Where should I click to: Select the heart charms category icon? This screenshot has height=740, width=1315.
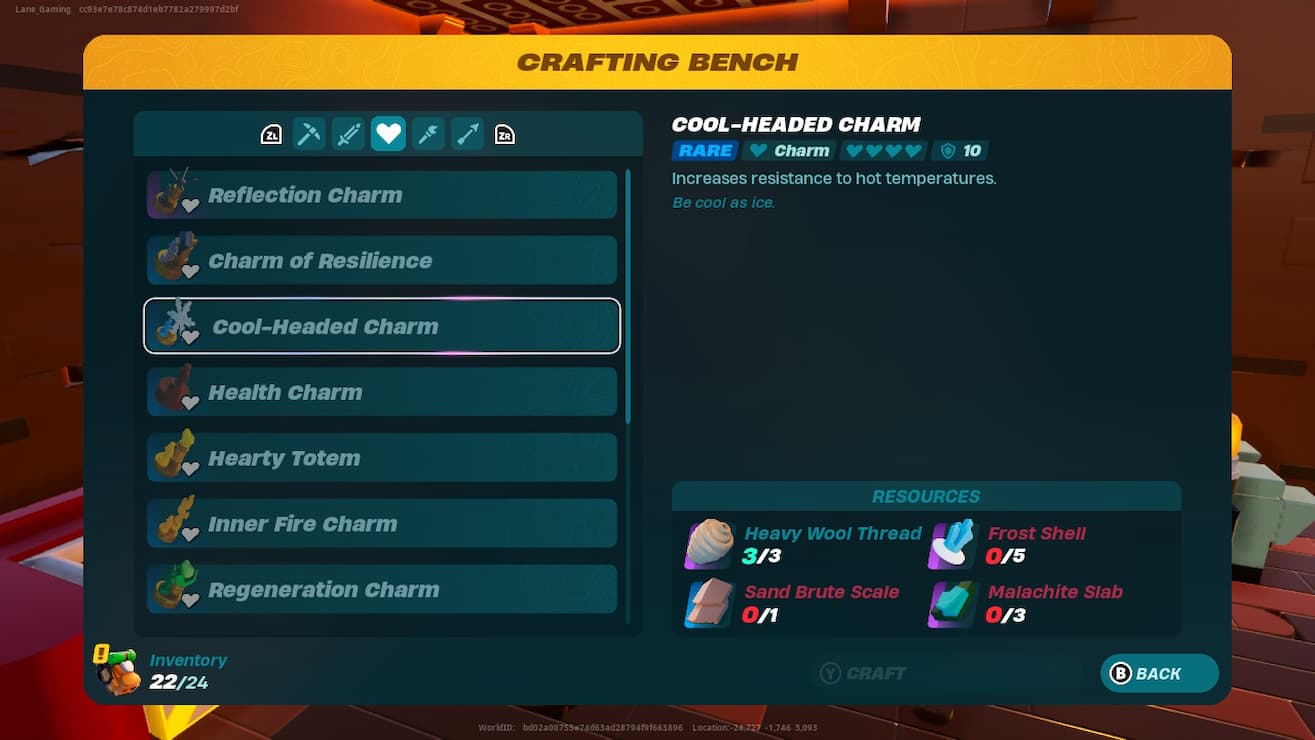click(x=388, y=133)
